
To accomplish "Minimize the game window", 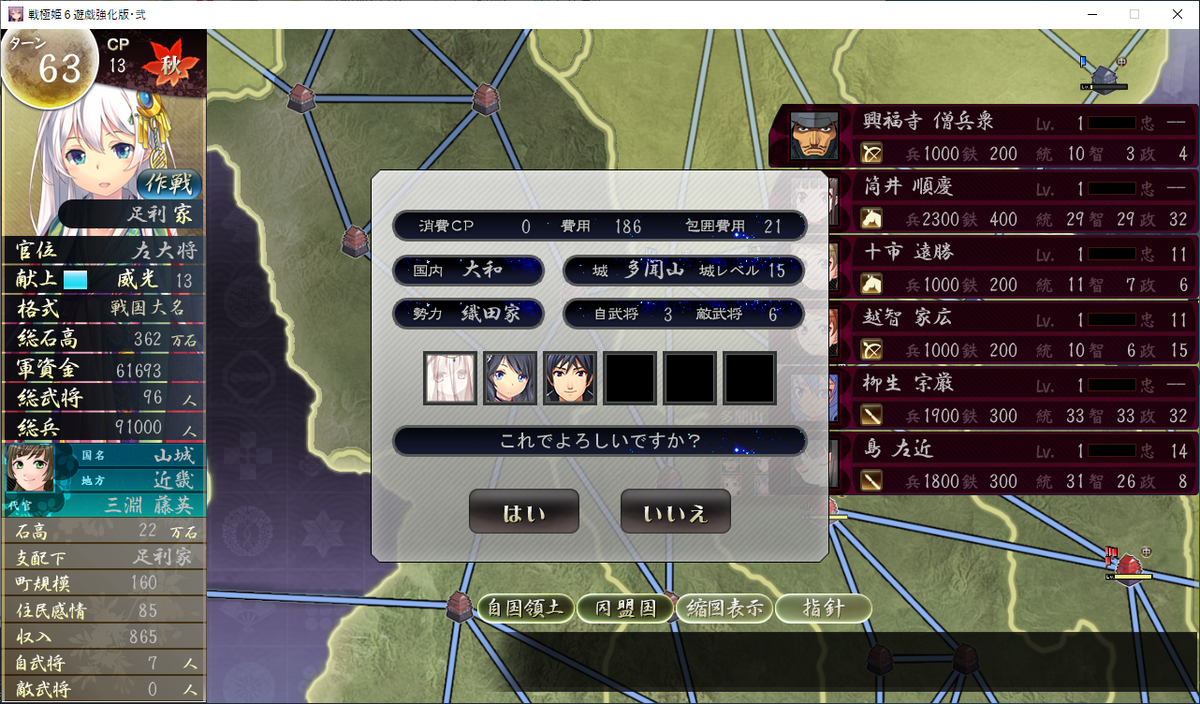I will (1090, 14).
